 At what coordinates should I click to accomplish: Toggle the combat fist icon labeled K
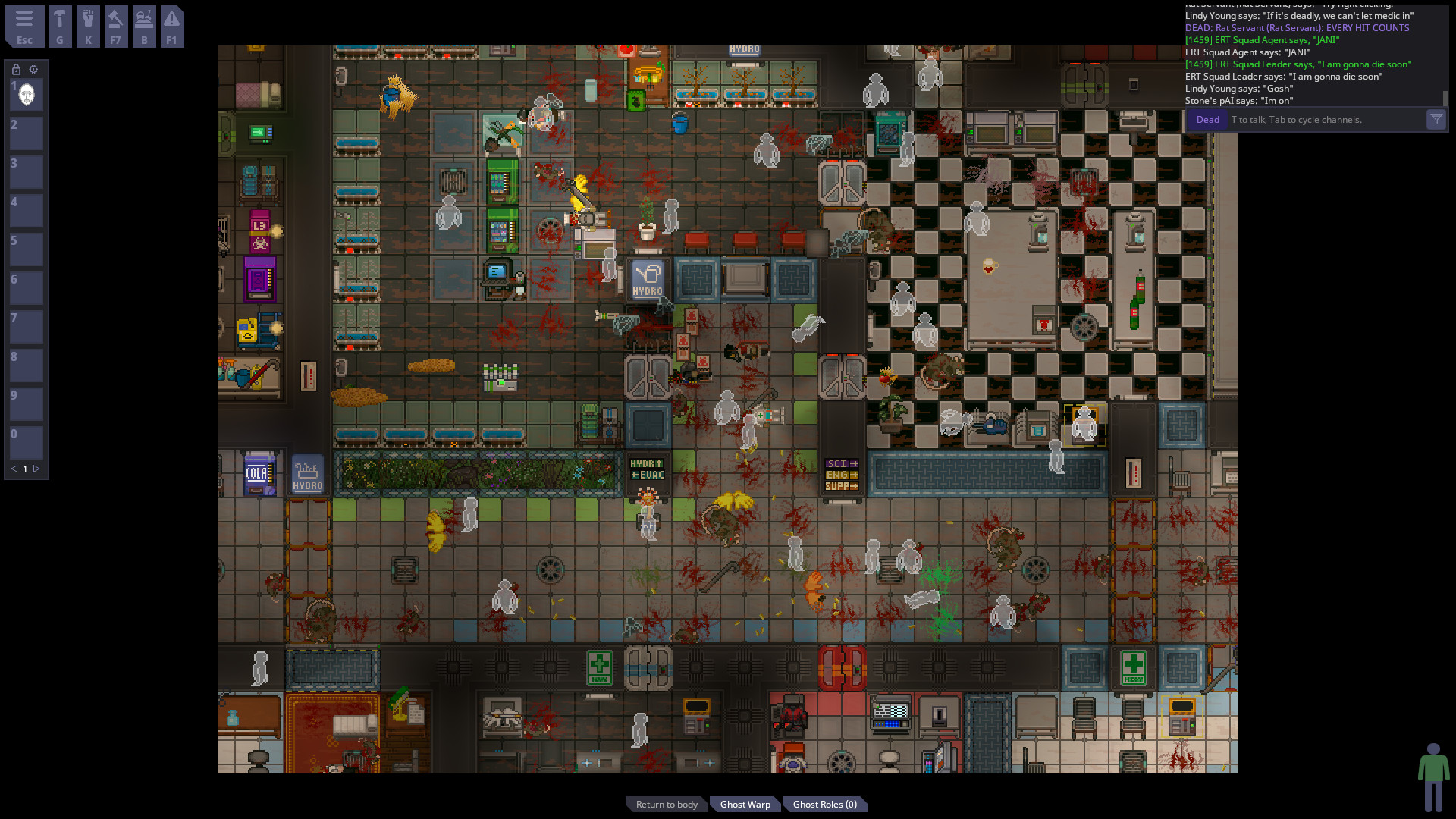pyautogui.click(x=88, y=27)
